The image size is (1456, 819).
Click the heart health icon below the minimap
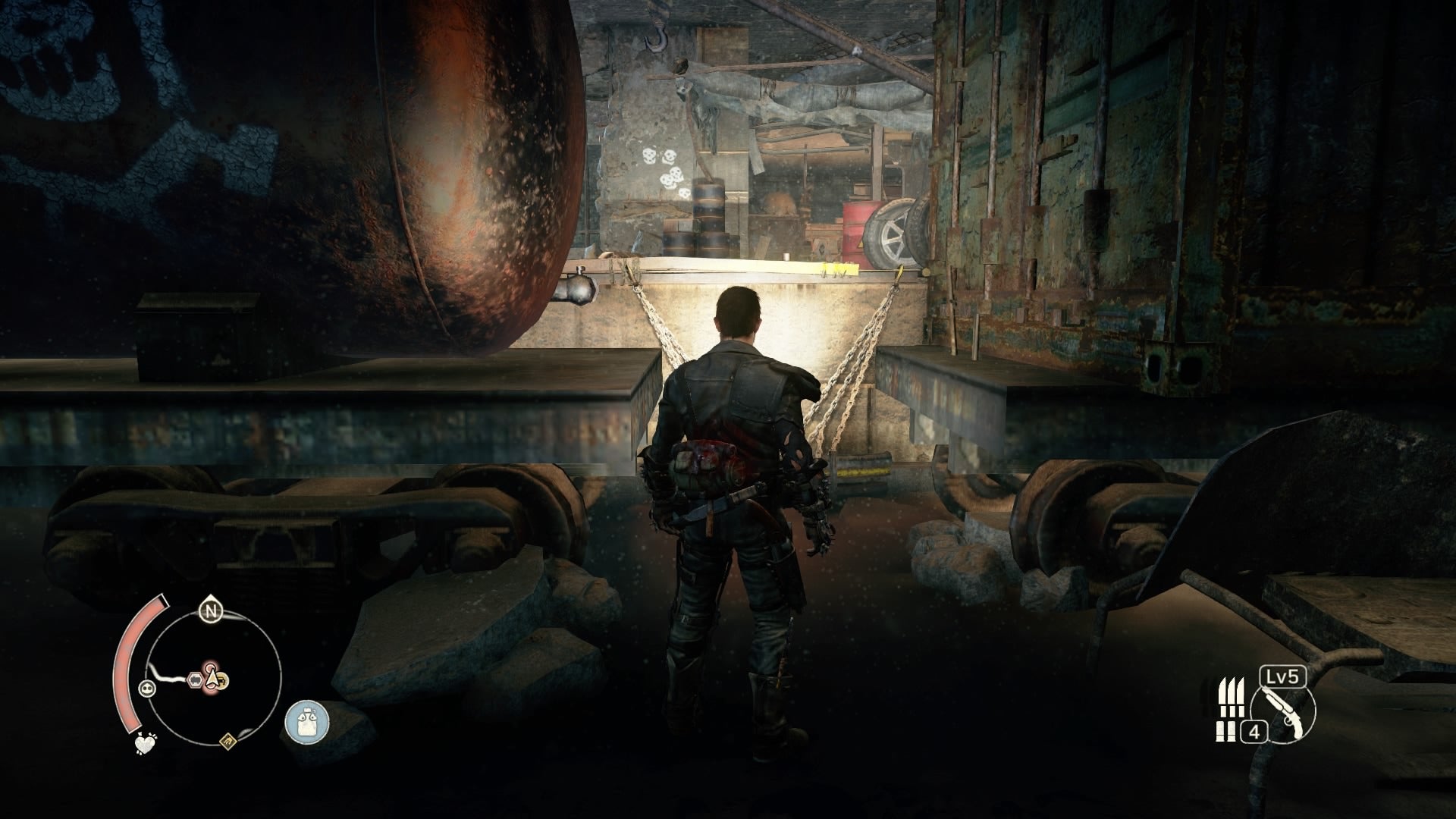coord(144,743)
